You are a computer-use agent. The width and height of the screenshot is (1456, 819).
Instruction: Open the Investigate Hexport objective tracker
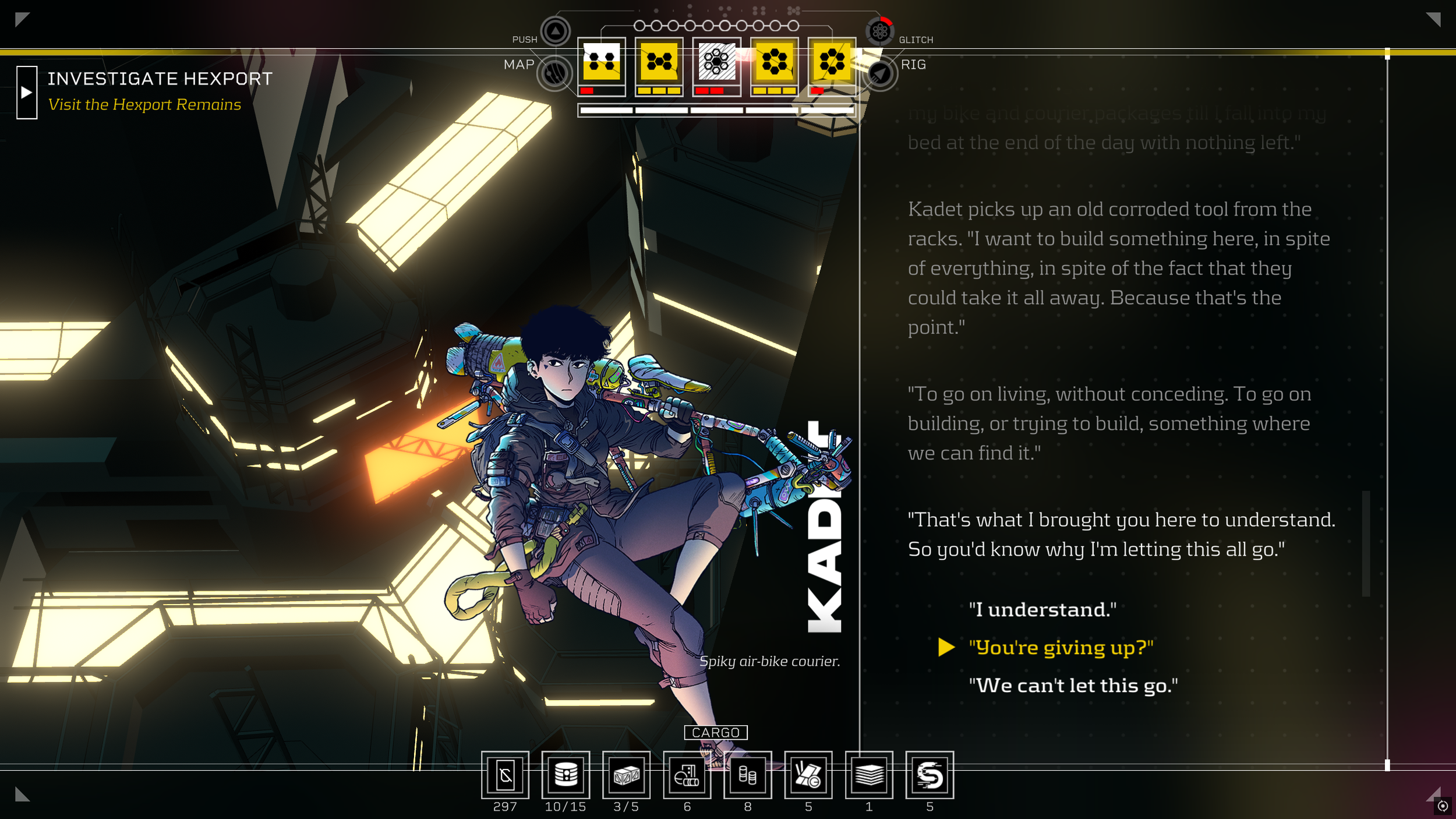point(27,93)
